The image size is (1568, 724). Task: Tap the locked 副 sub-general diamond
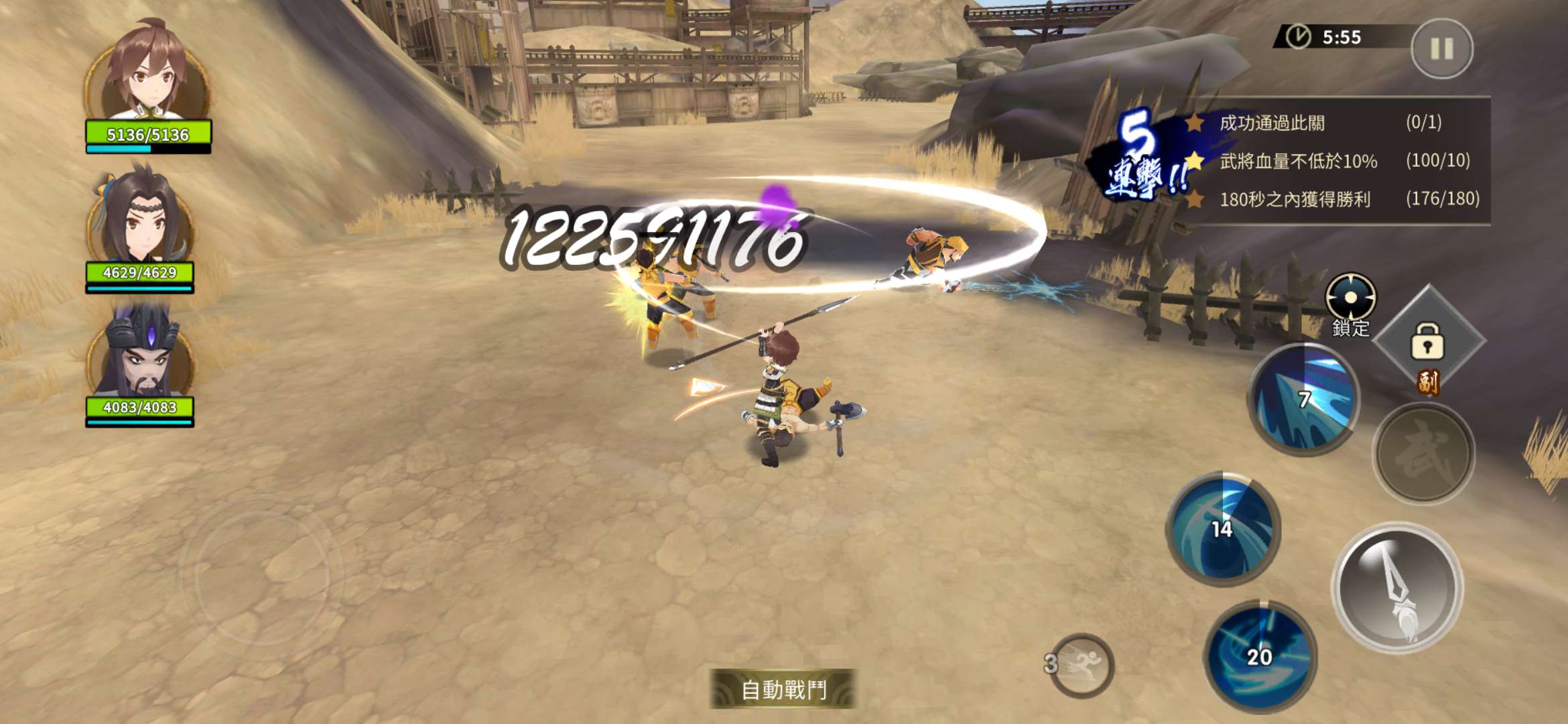tap(1428, 342)
